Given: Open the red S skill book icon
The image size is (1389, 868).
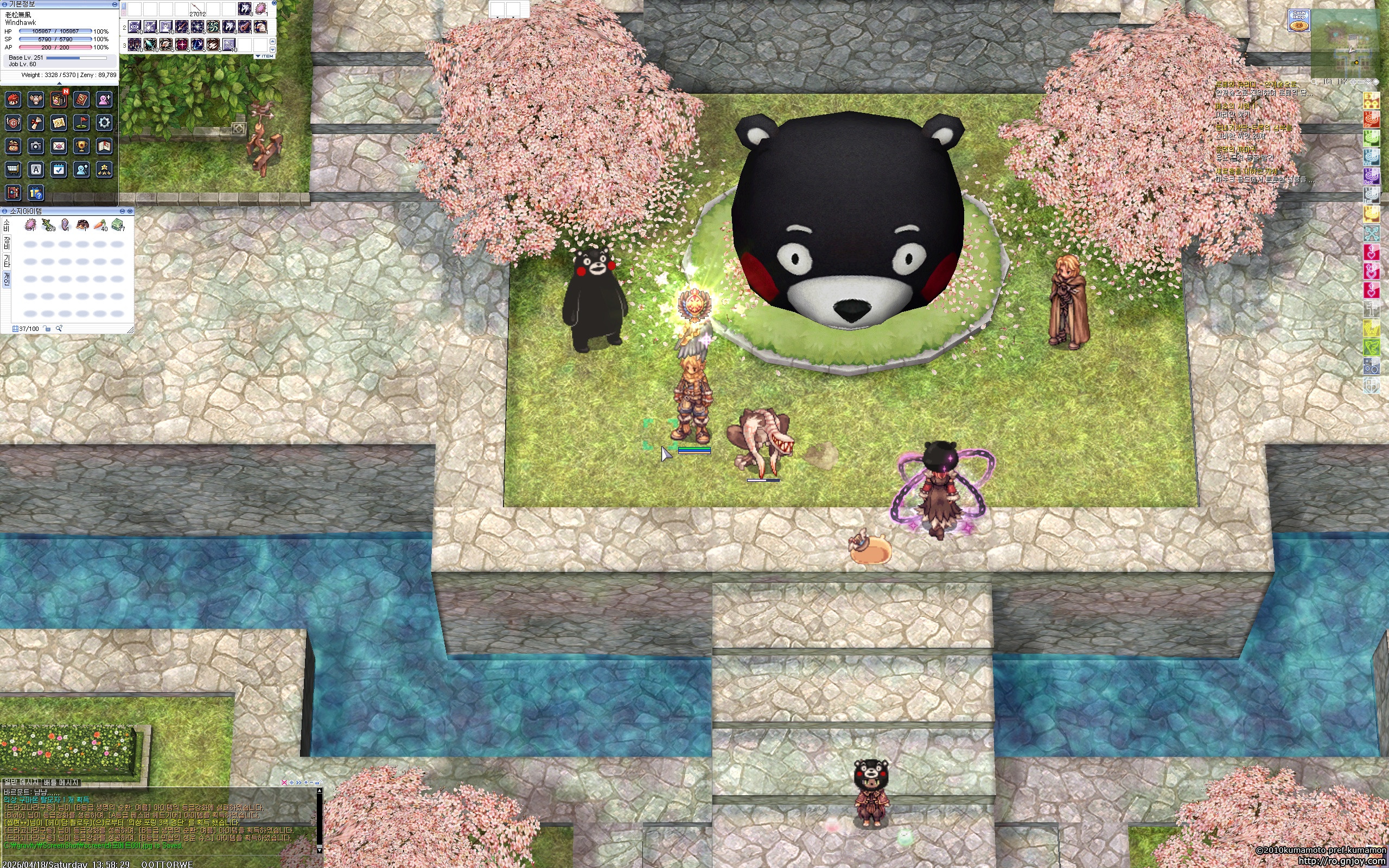Looking at the screenshot, I should [x=81, y=100].
